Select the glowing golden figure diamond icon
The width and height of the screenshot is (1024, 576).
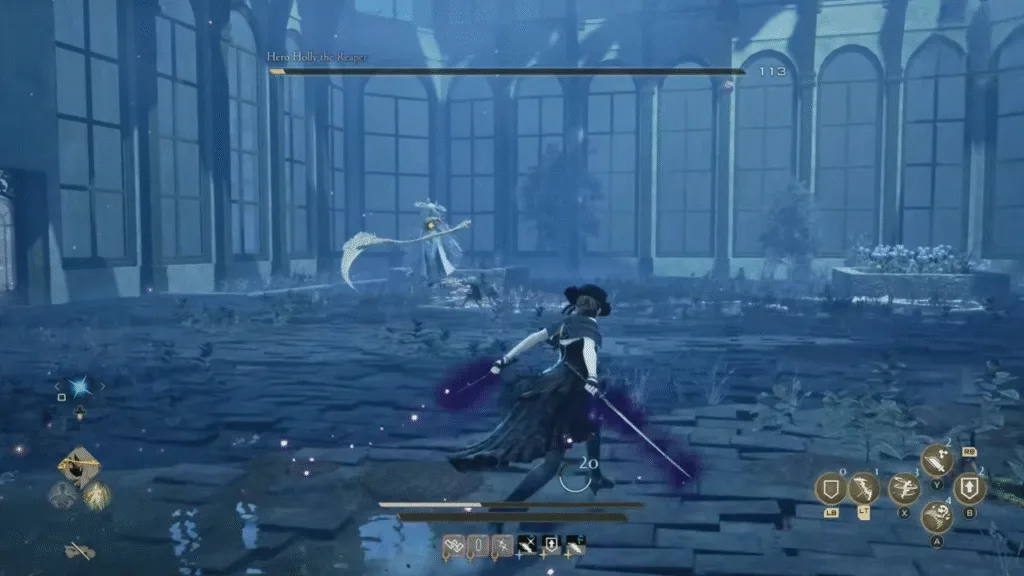(x=97, y=495)
